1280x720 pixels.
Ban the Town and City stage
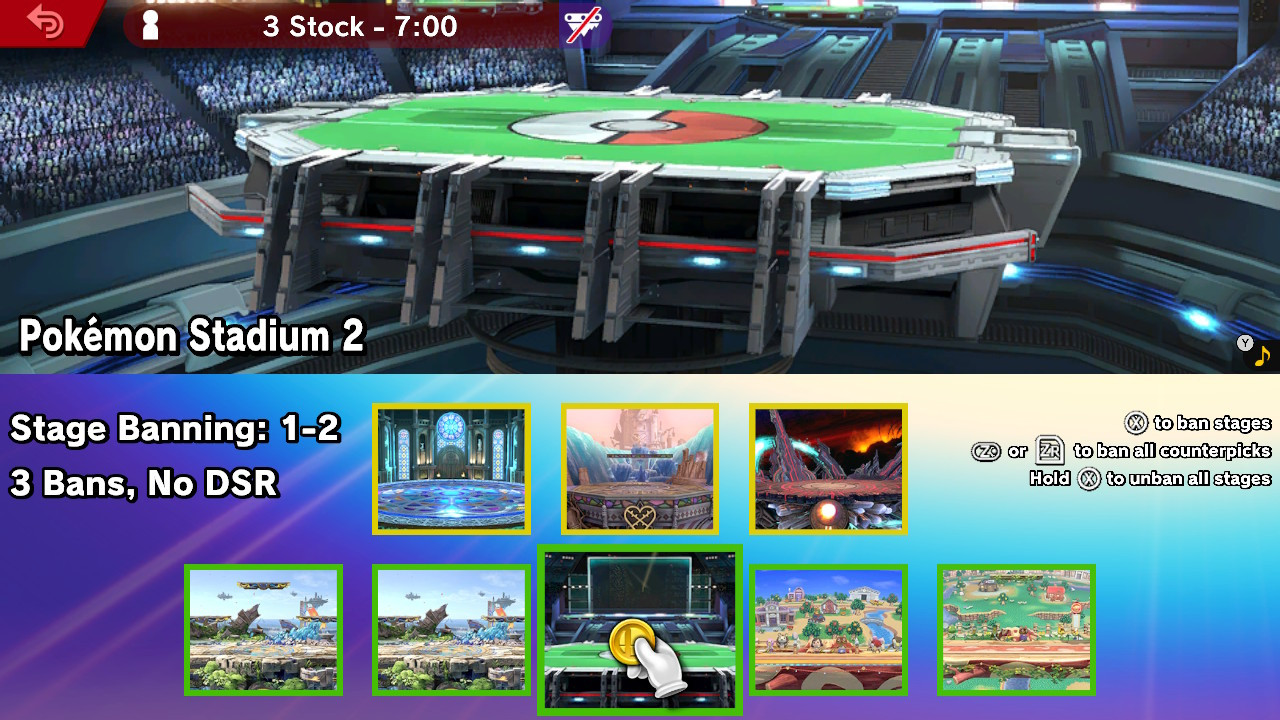[827, 630]
